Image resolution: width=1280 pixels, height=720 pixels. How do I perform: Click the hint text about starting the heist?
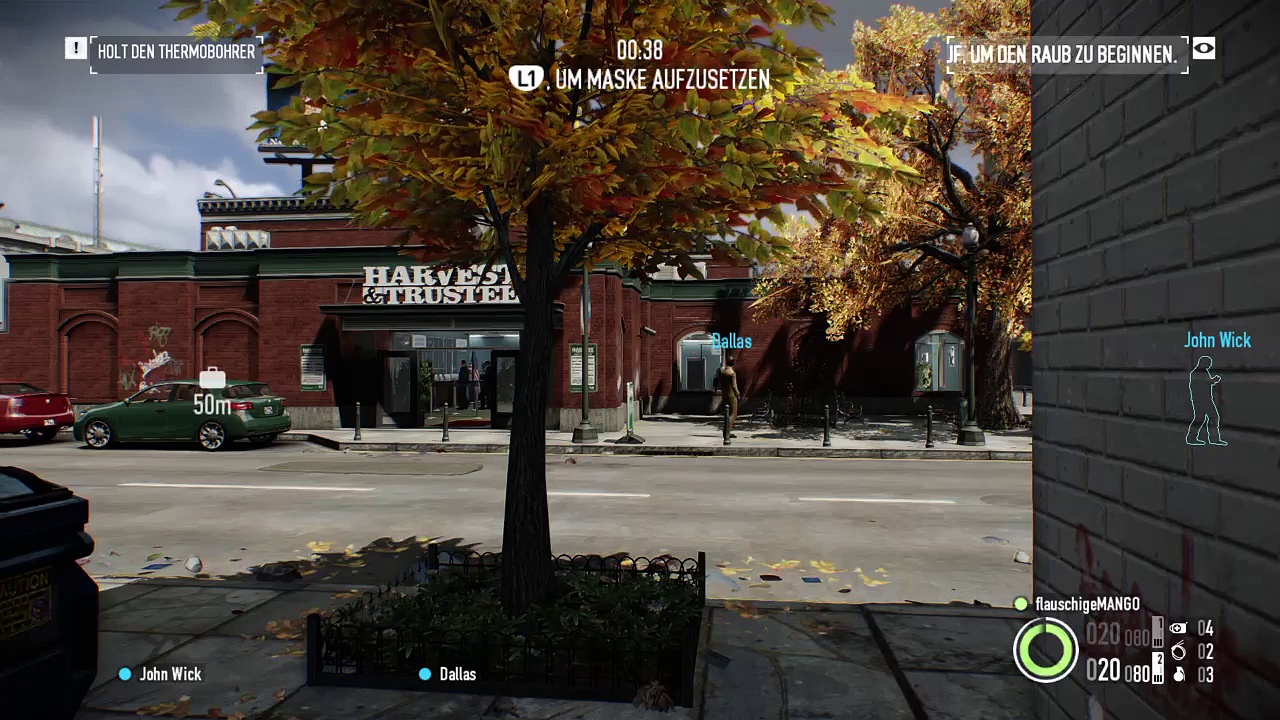(1062, 55)
